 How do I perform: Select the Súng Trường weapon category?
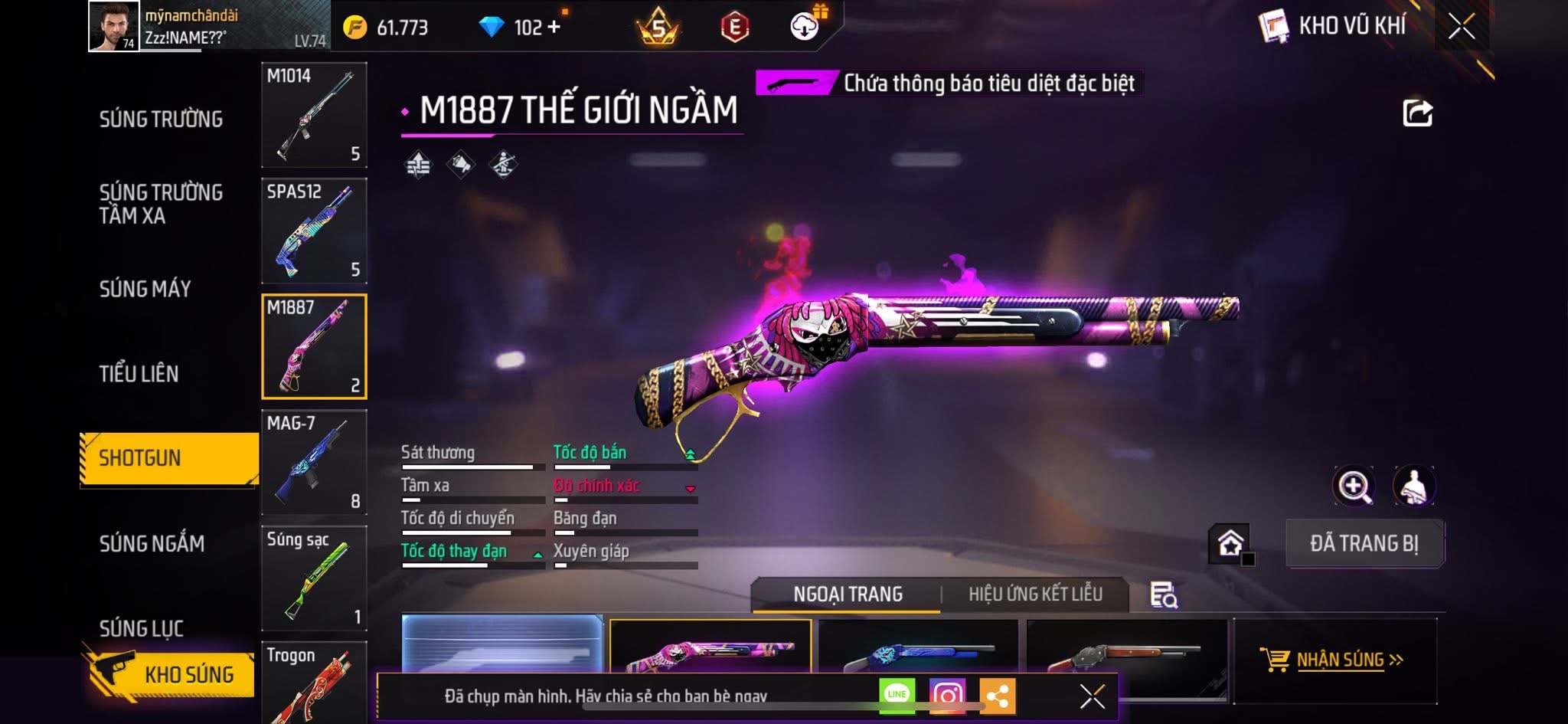coord(161,120)
